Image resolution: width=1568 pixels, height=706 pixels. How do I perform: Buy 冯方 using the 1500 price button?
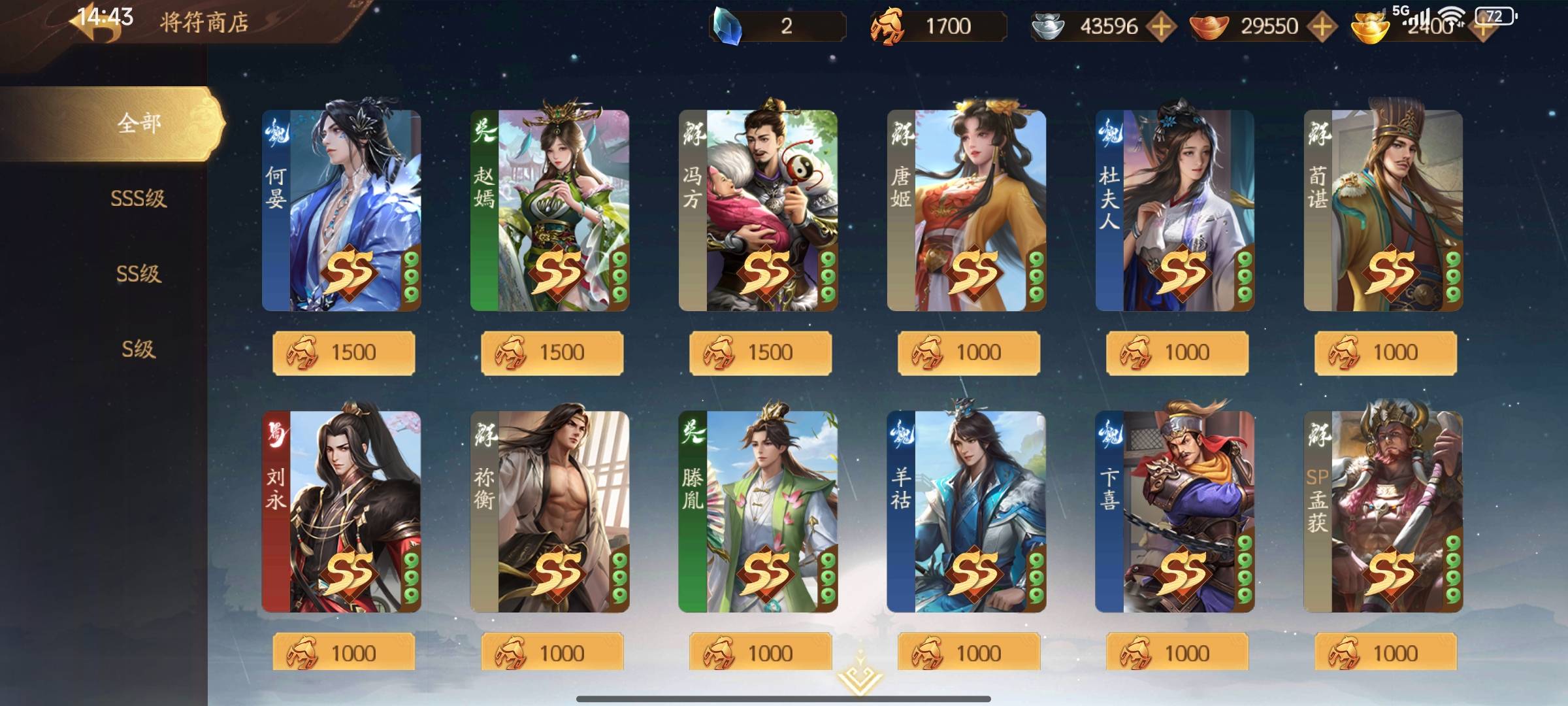coord(760,353)
